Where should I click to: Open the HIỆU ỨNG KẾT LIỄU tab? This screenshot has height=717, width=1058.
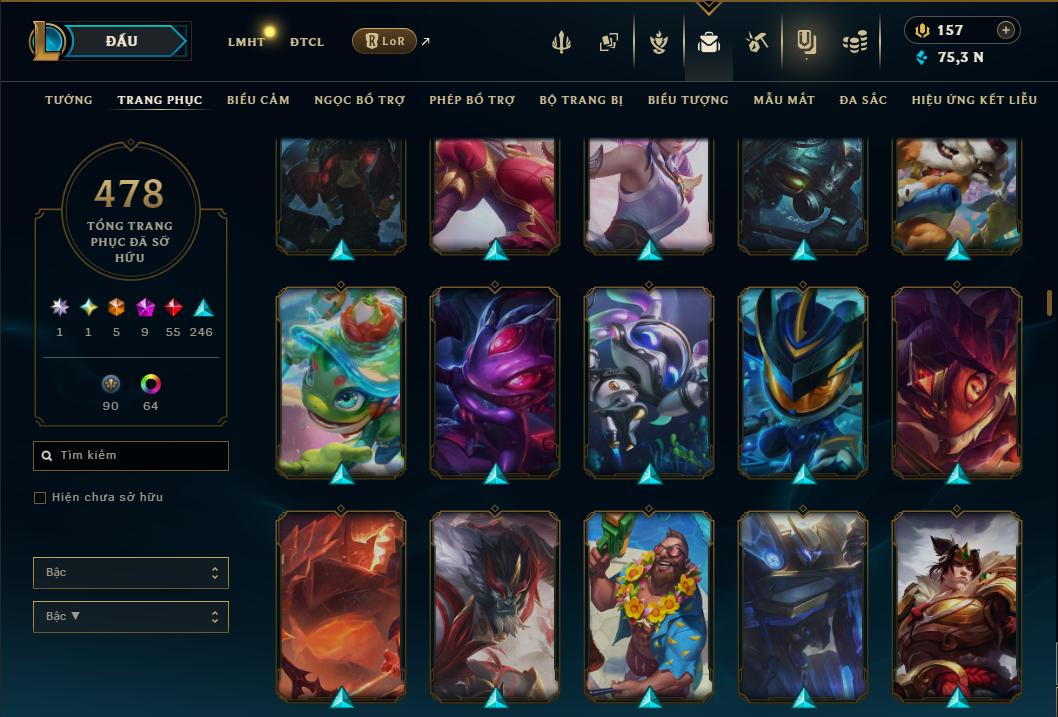976,100
